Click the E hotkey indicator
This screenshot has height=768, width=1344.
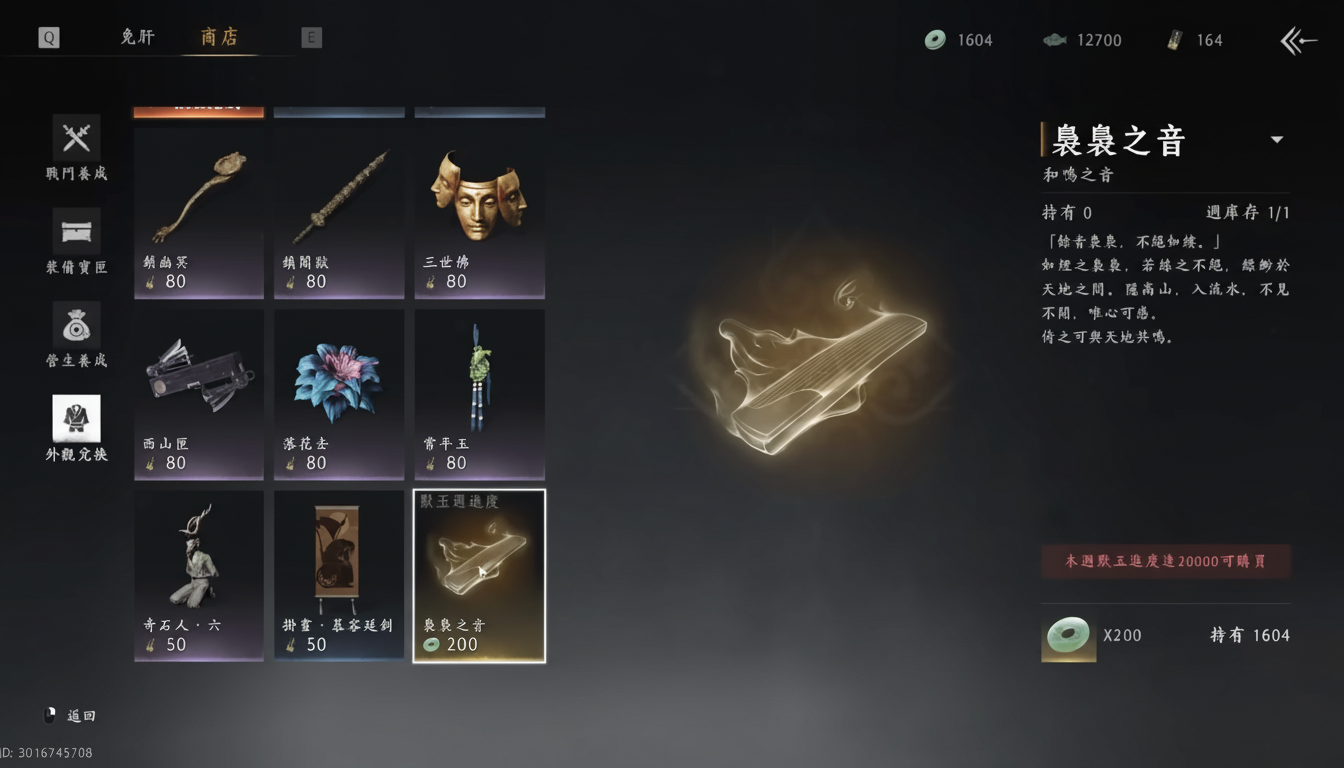tap(311, 37)
